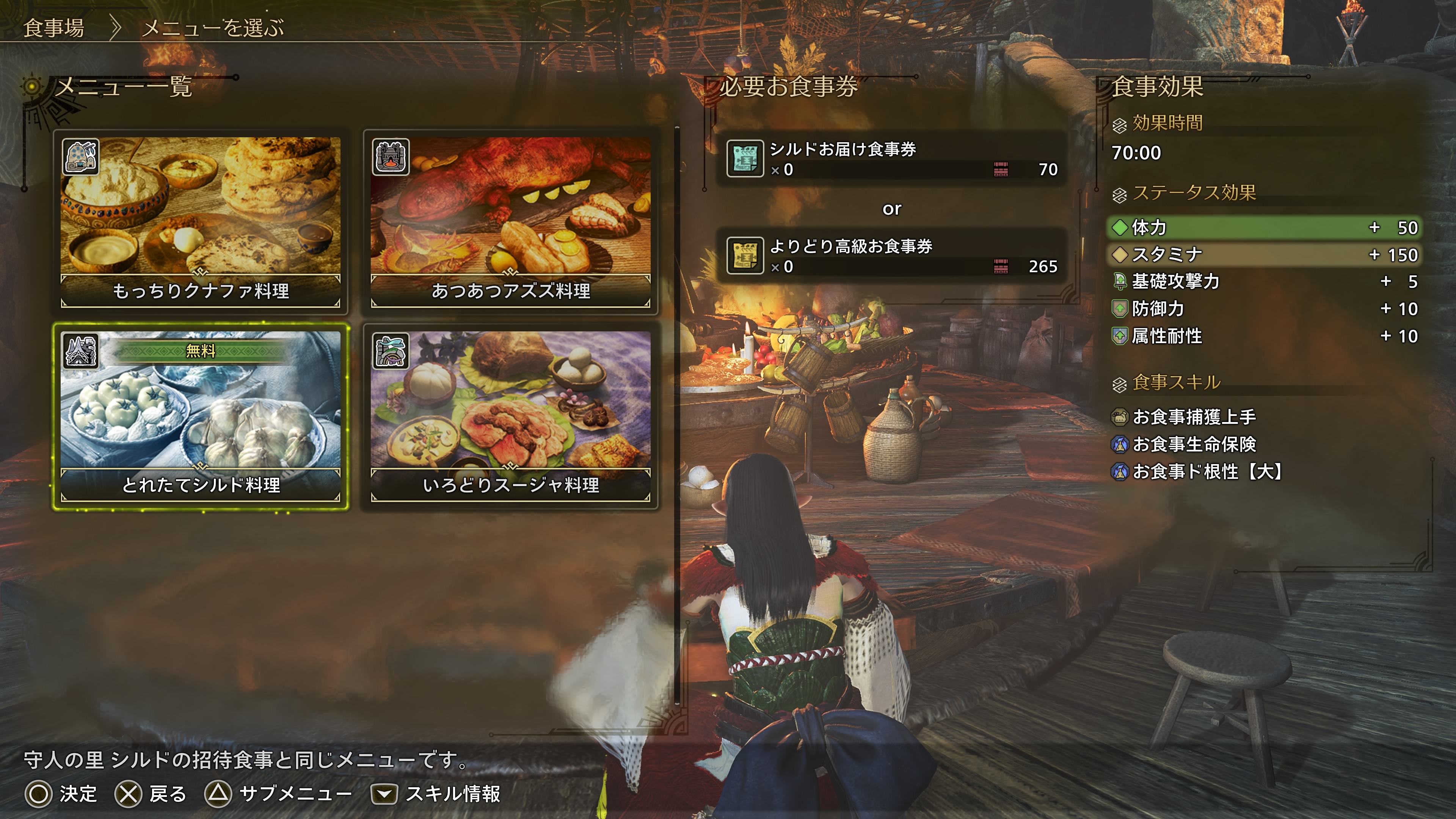The height and width of the screenshot is (819, 1456).
Task: Select the お食事ド根性【大】 food skill
Action: point(1206,471)
